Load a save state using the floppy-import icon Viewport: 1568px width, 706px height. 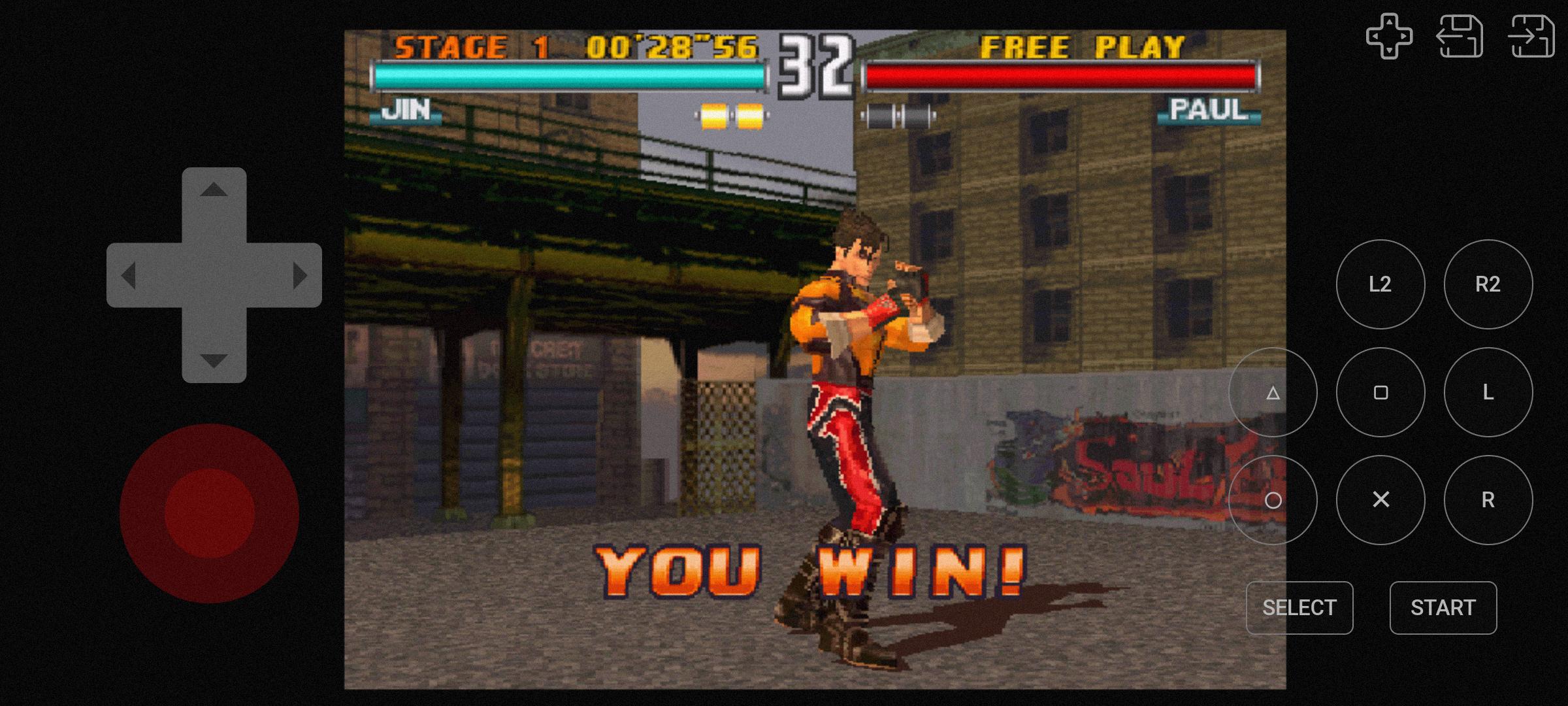(1462, 37)
